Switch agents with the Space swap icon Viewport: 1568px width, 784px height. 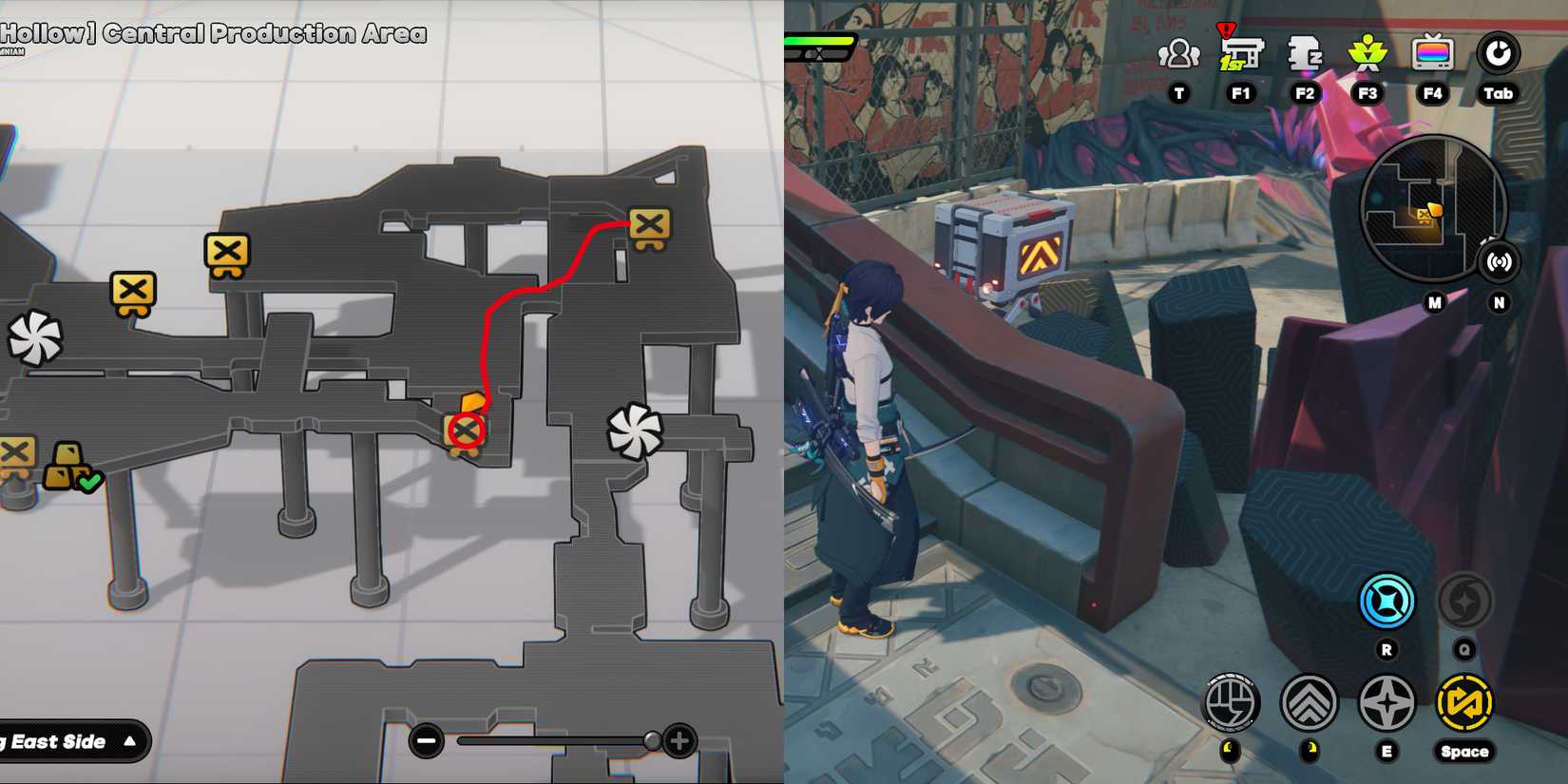pyautogui.click(x=1464, y=703)
